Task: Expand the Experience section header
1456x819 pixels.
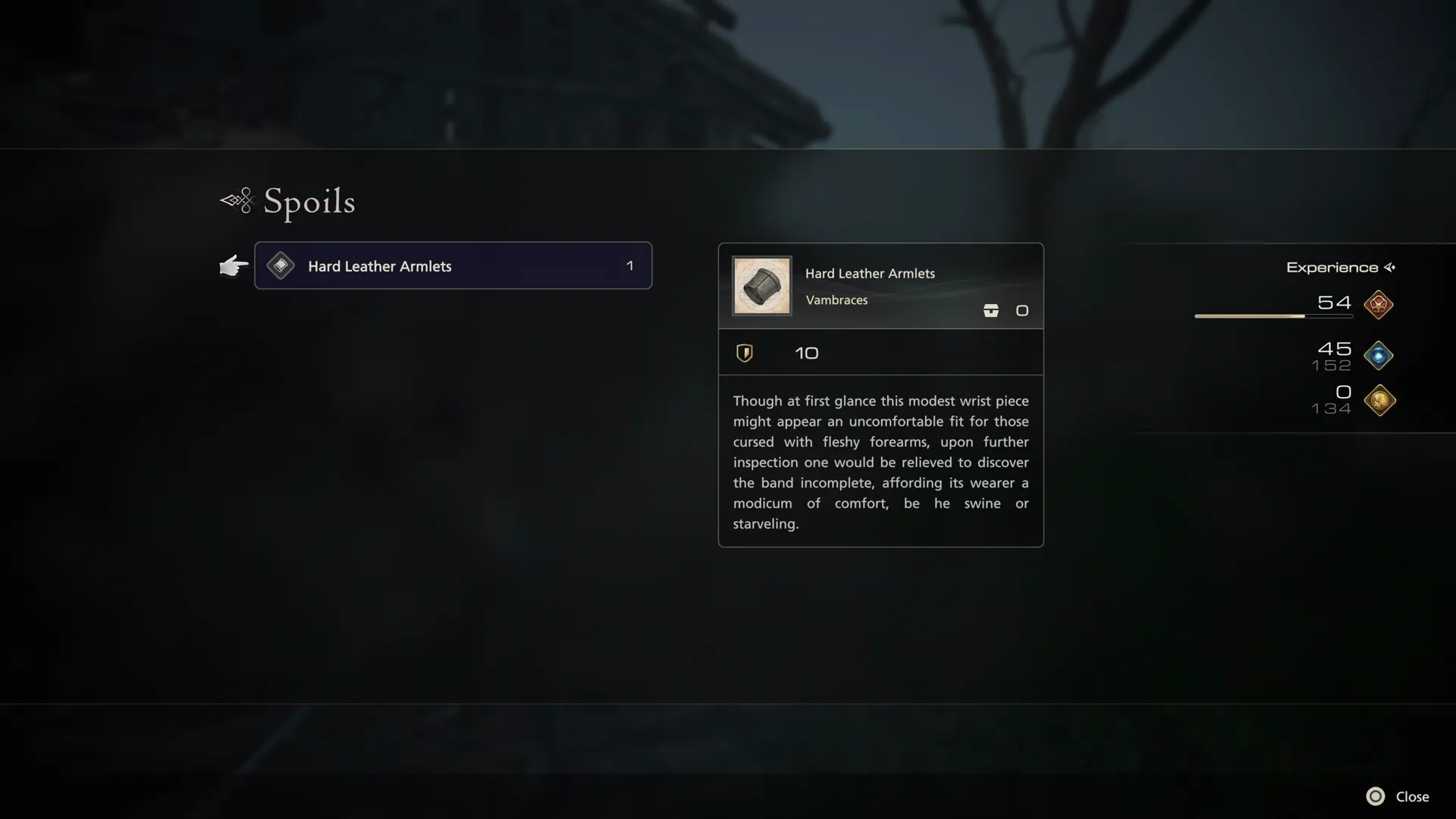Action: [x=1332, y=267]
